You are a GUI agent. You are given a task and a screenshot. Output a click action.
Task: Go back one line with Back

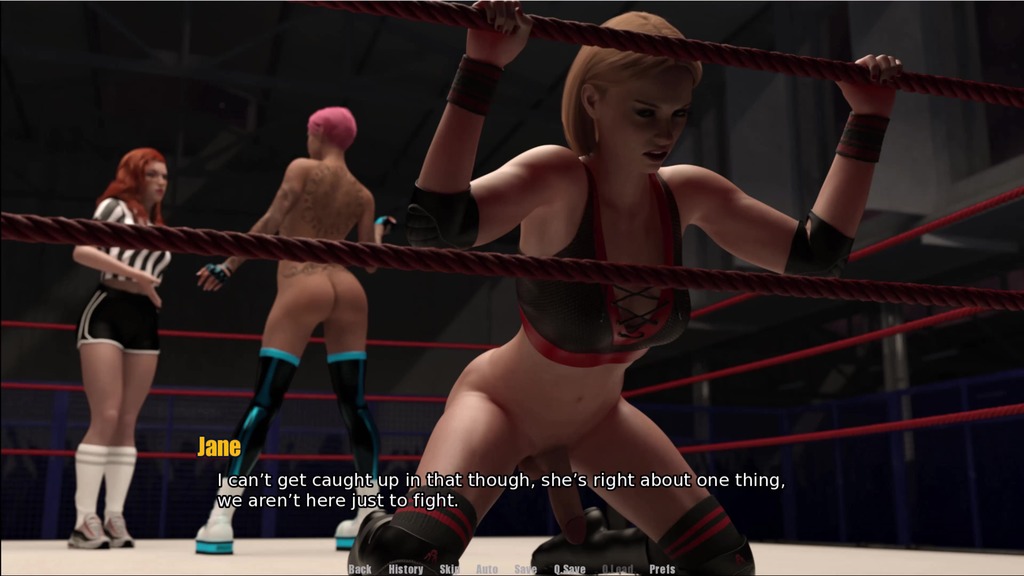(x=360, y=569)
